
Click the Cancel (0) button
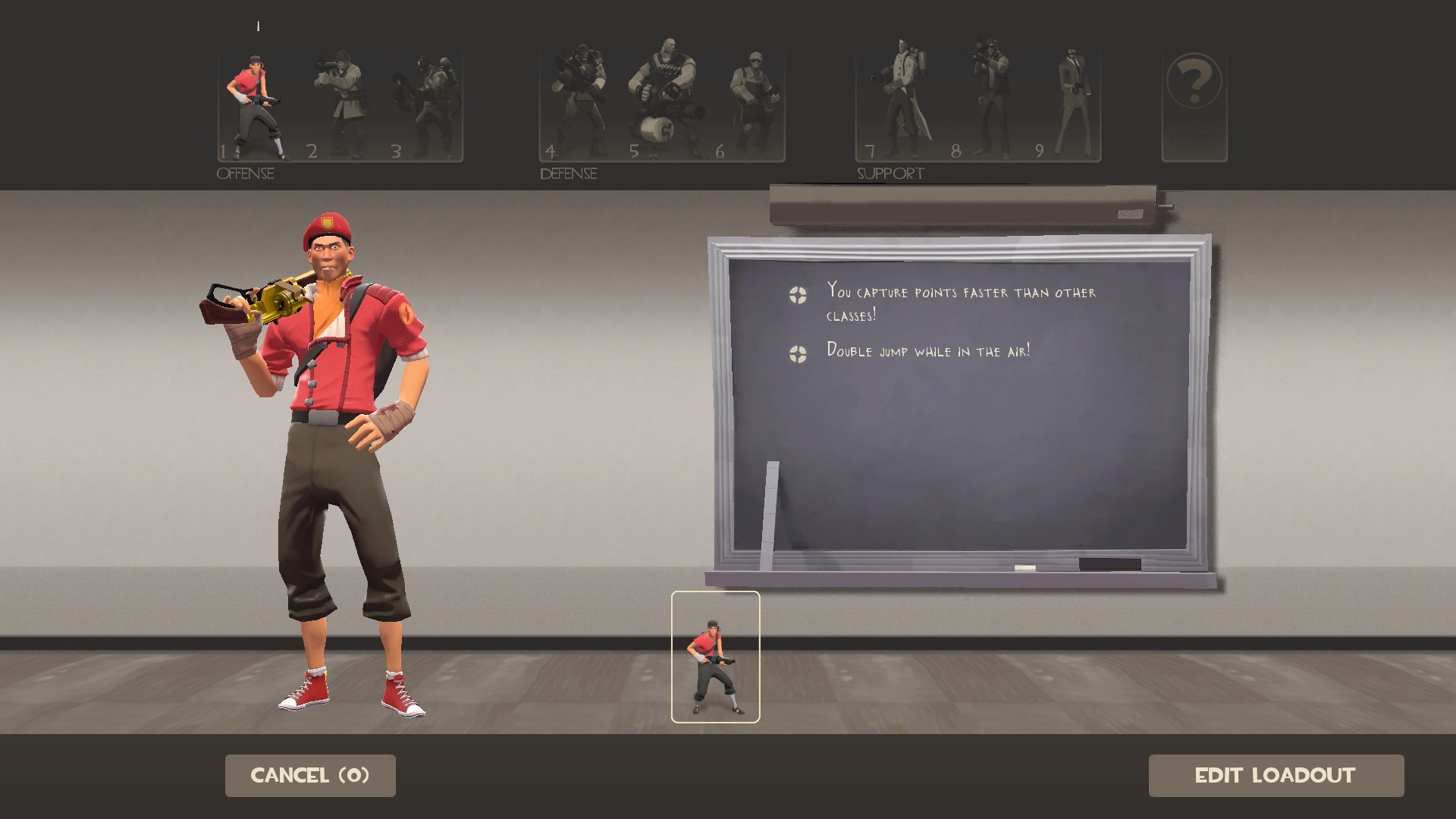point(309,775)
